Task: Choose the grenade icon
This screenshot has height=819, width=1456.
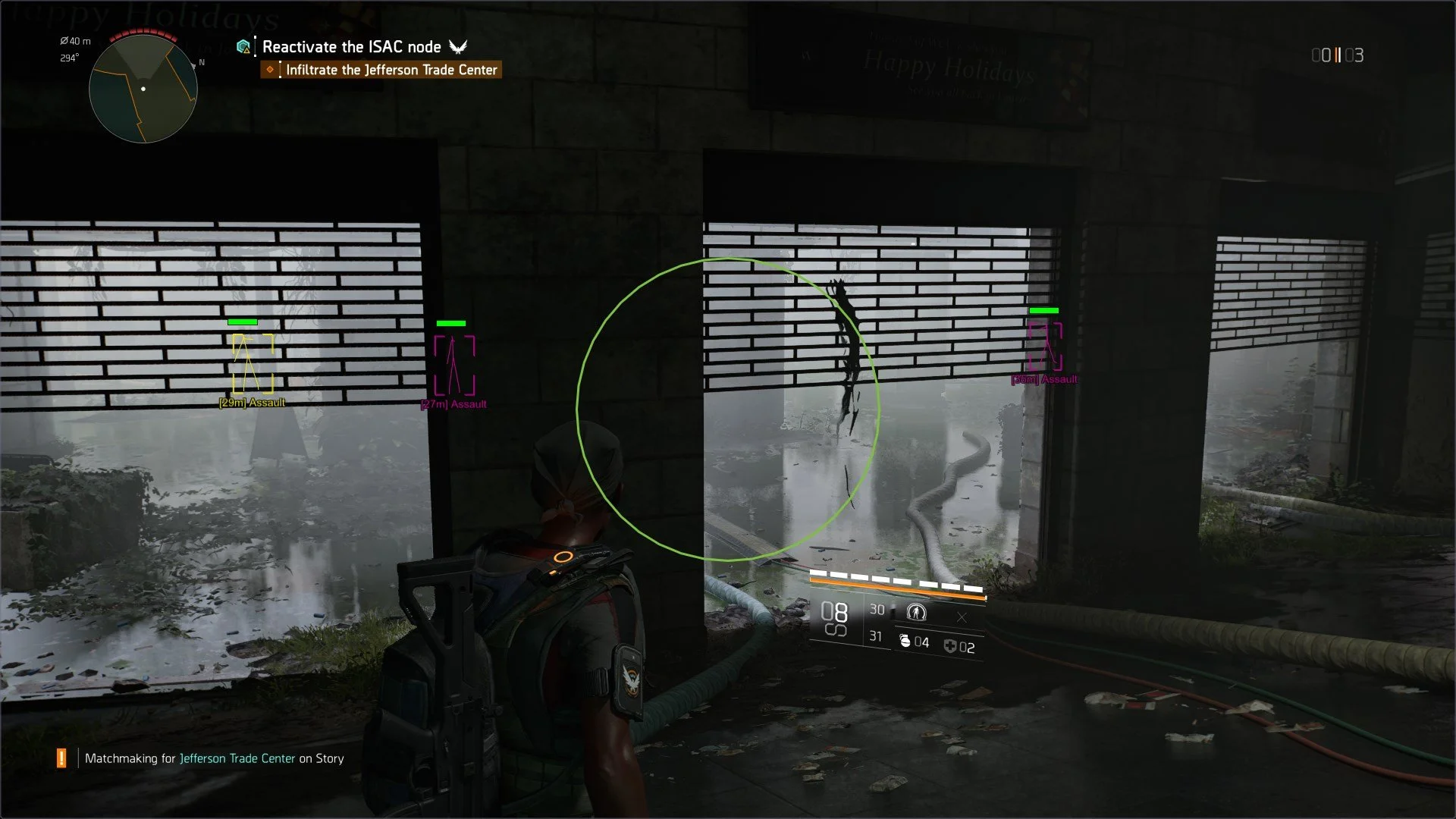Action: [x=905, y=642]
